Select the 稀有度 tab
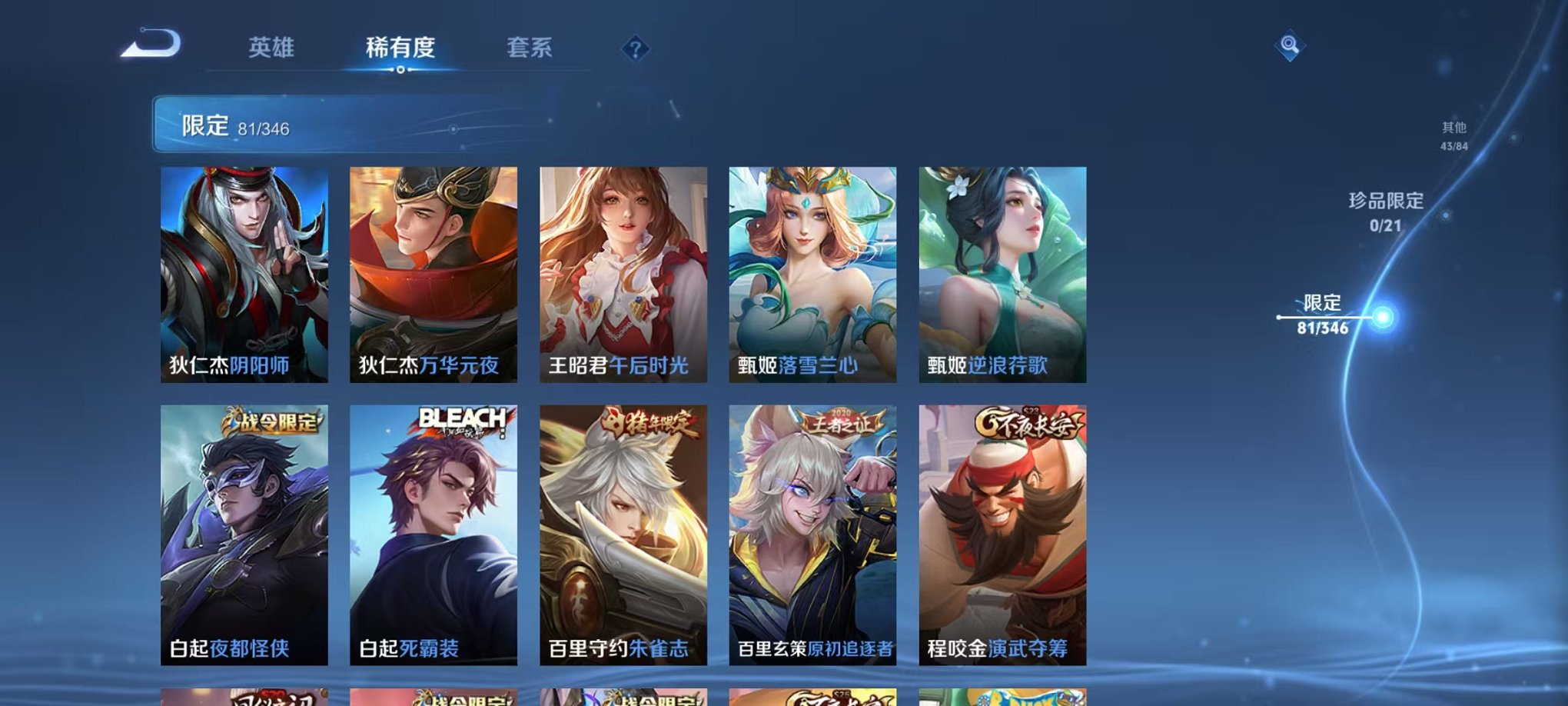This screenshot has width=1568, height=706. pos(399,48)
